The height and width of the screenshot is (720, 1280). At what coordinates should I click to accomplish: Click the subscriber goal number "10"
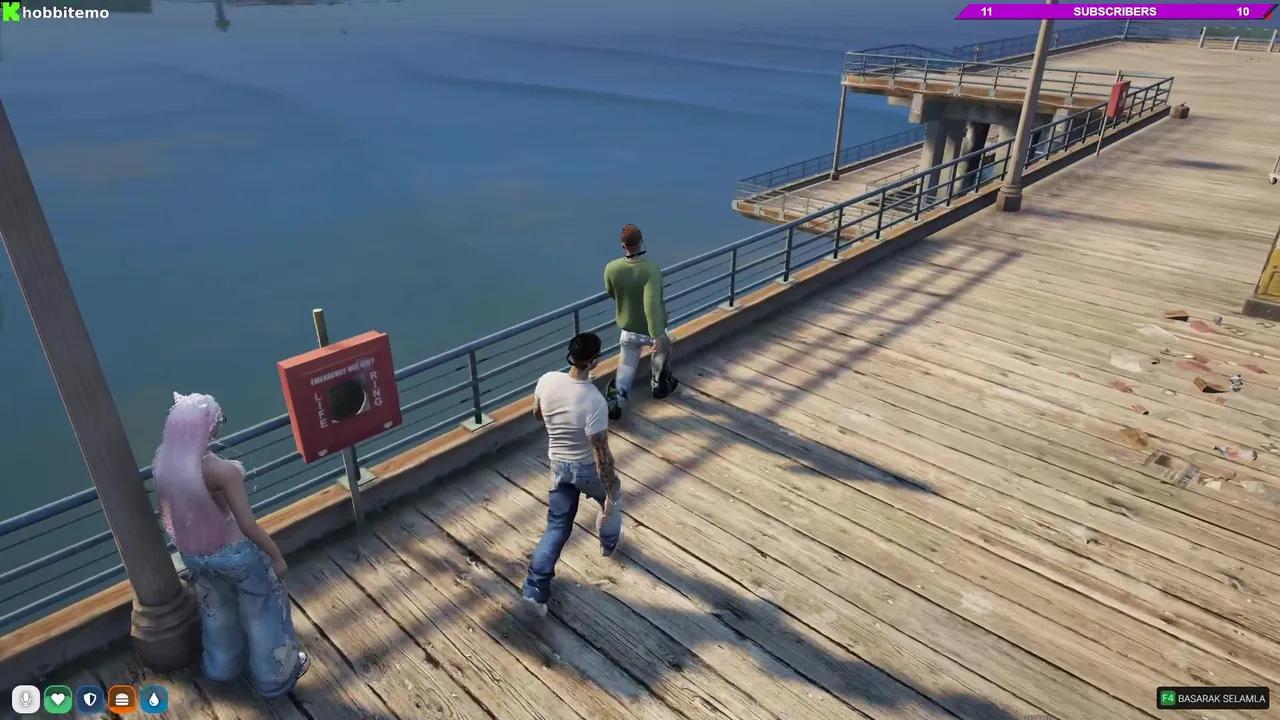click(1242, 11)
